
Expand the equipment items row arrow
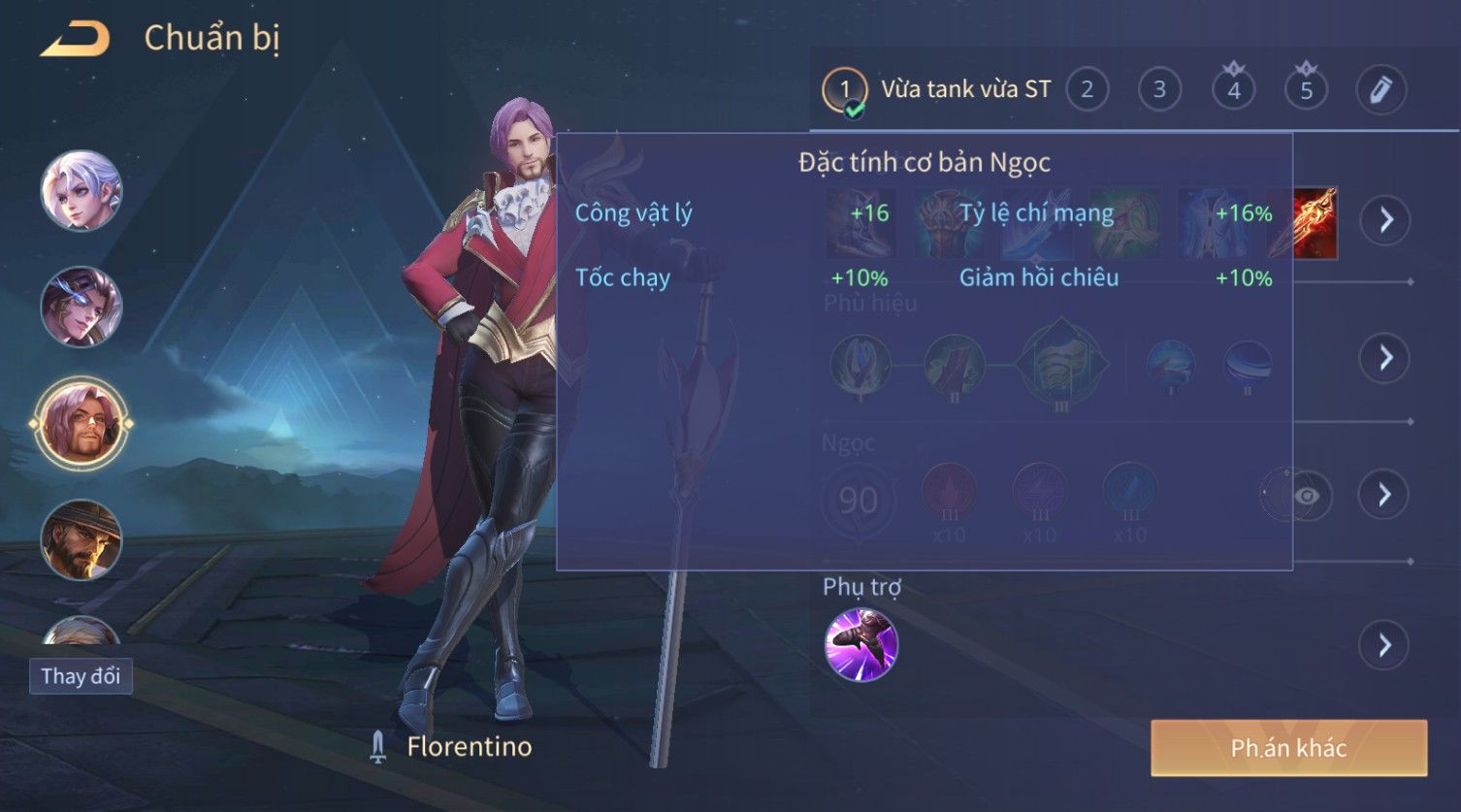click(1384, 221)
